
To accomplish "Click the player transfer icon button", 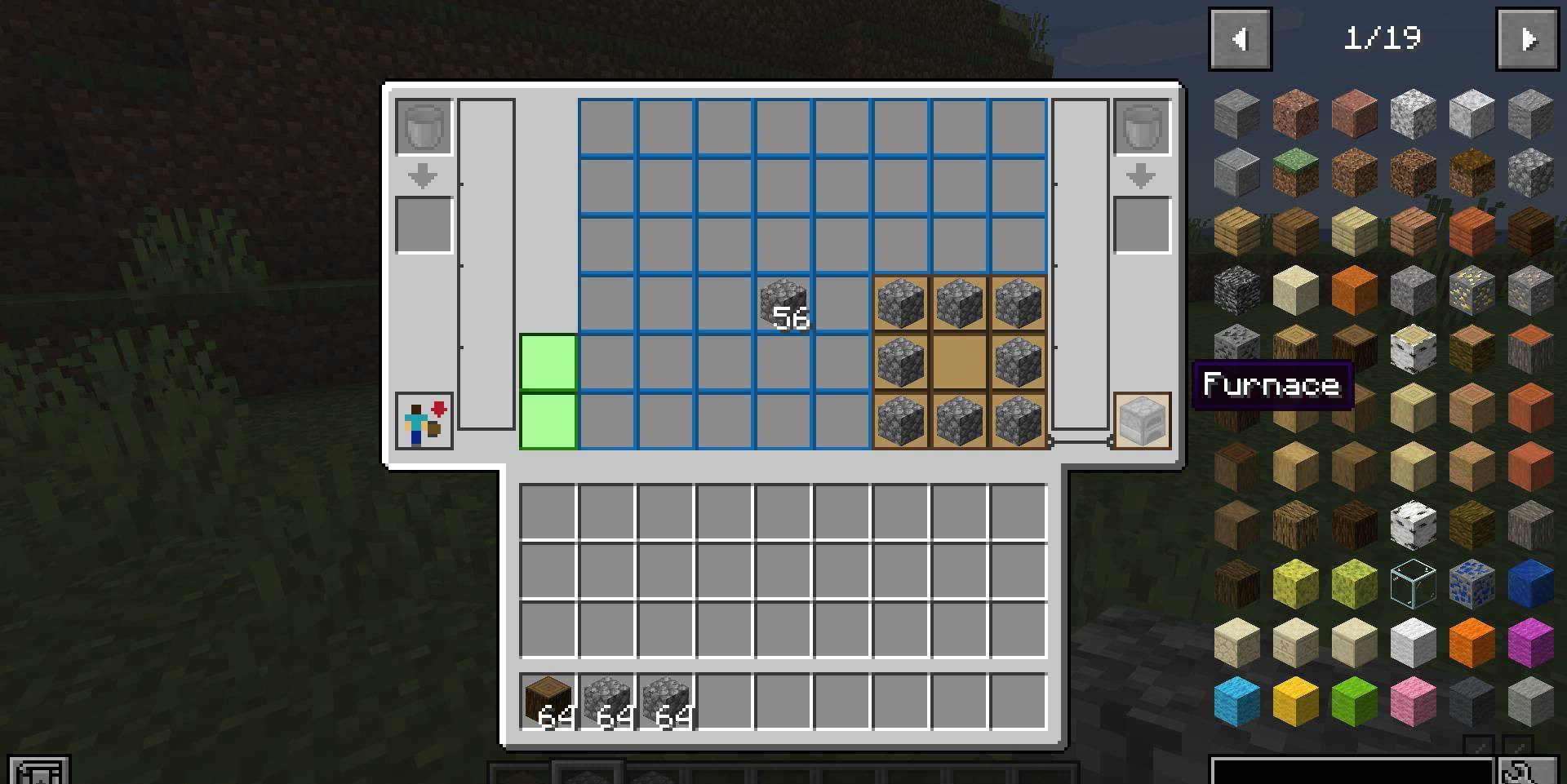I will tap(424, 421).
